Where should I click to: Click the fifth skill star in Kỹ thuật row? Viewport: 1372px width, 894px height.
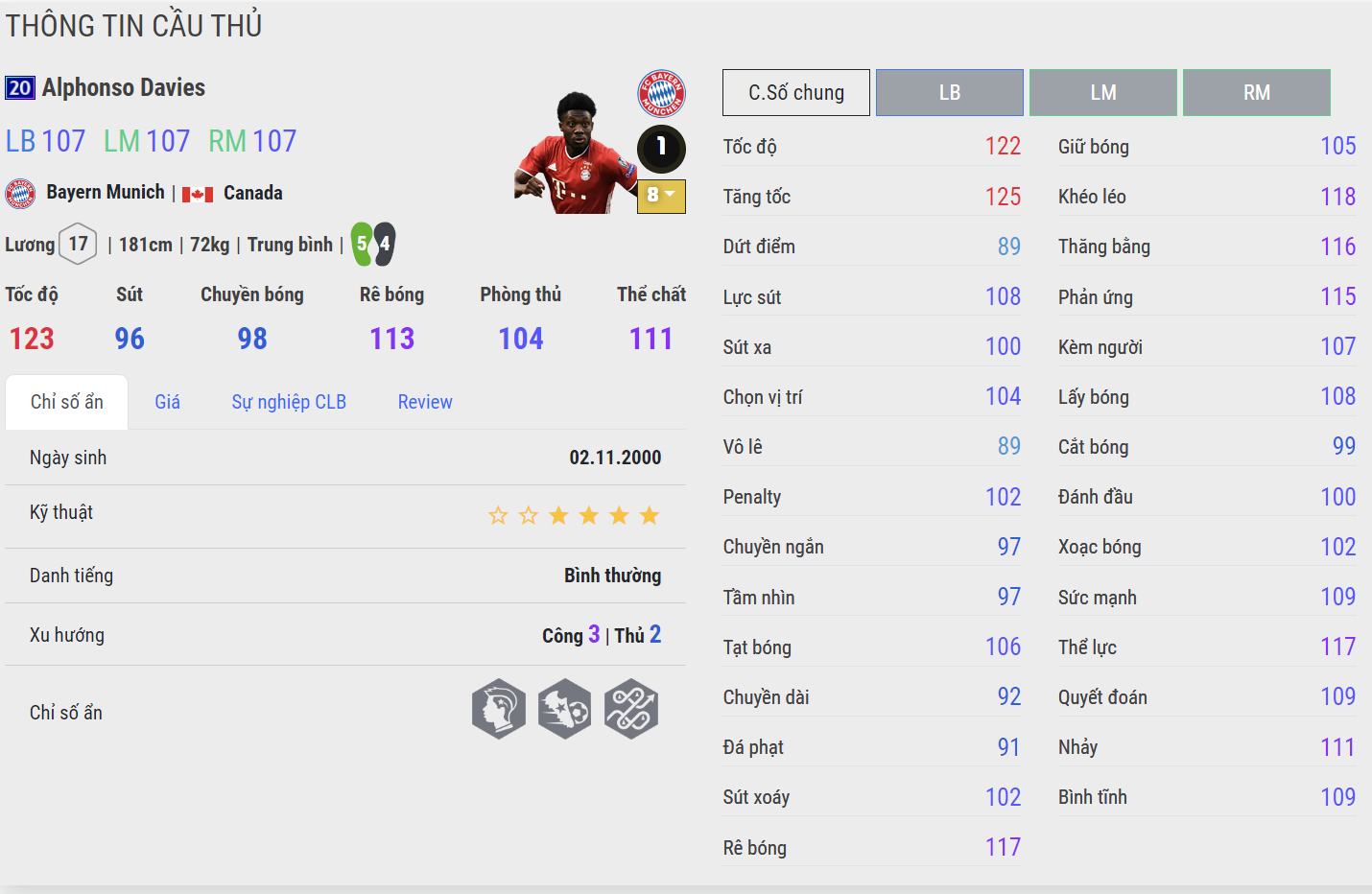tap(618, 515)
